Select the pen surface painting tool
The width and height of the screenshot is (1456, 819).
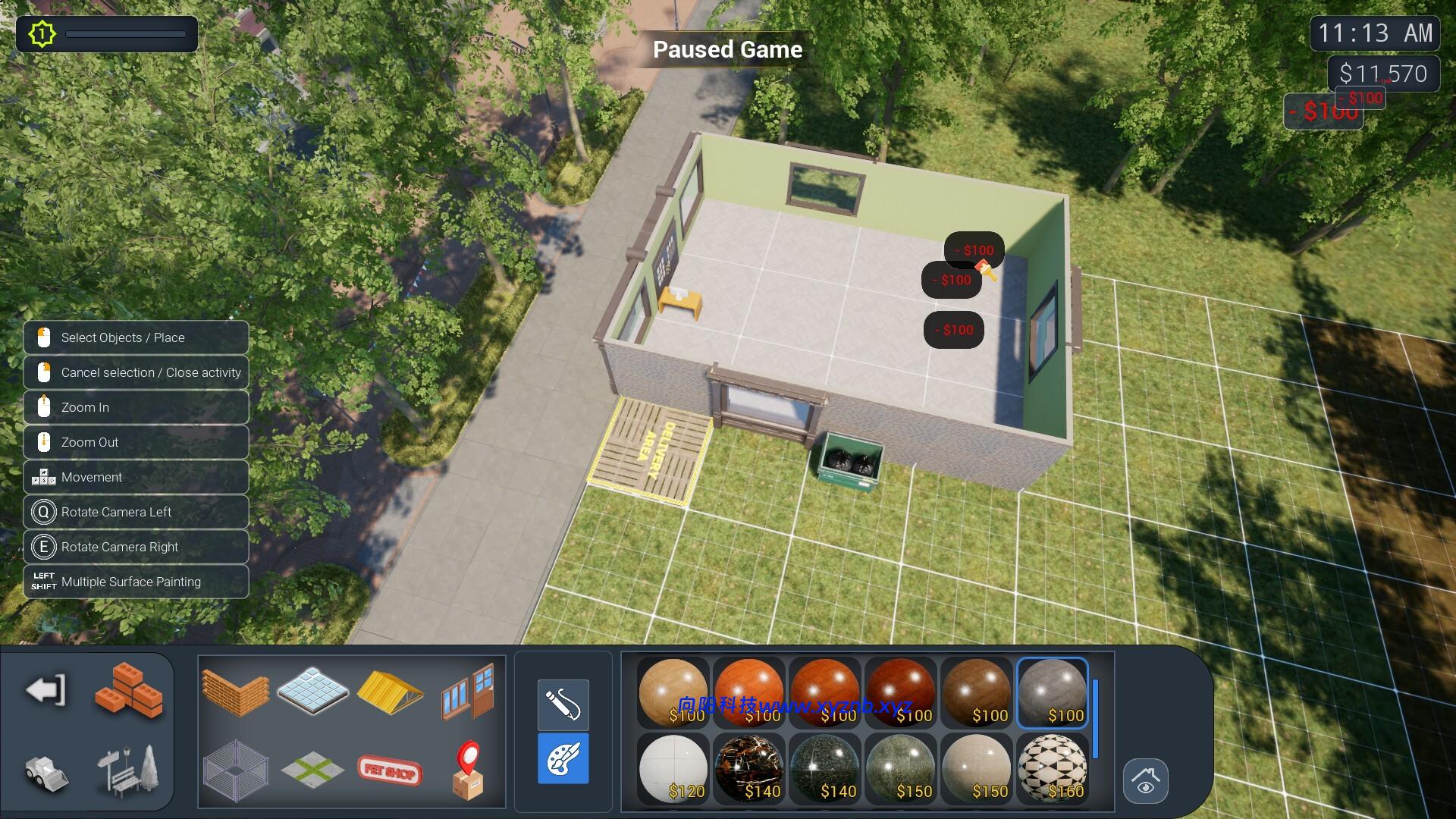(x=563, y=705)
